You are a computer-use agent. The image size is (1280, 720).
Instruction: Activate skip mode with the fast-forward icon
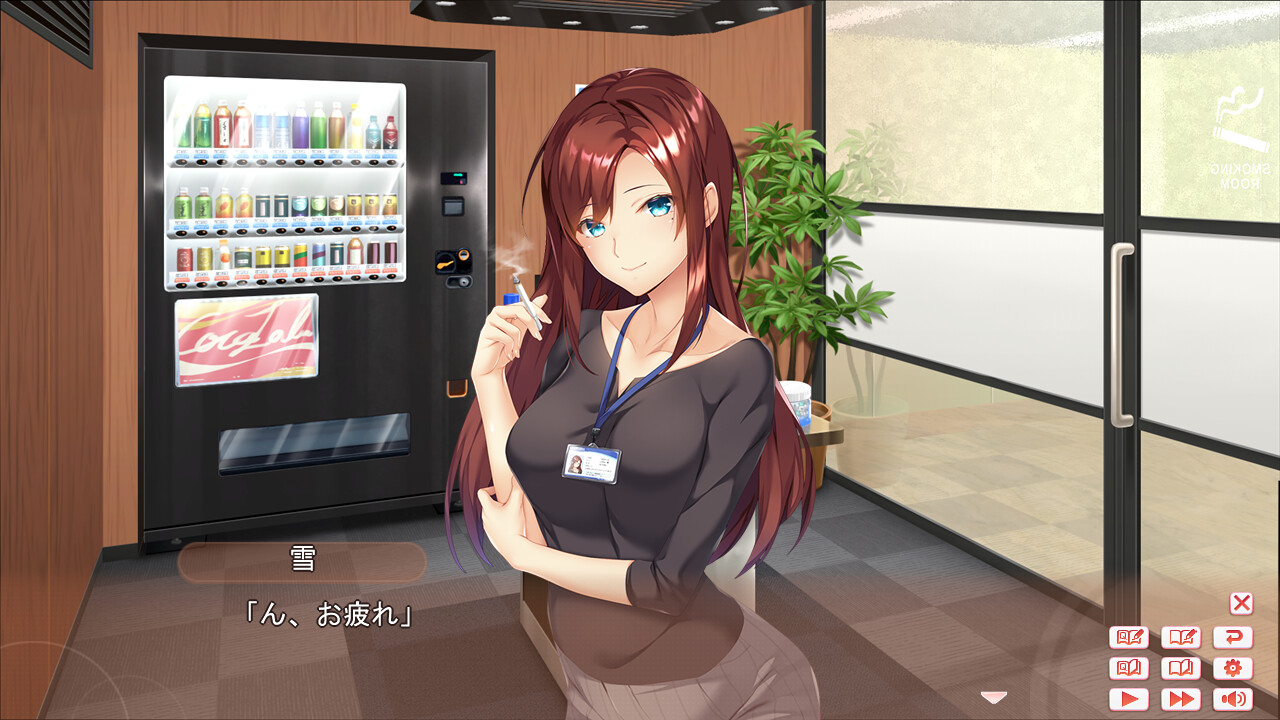point(1180,701)
